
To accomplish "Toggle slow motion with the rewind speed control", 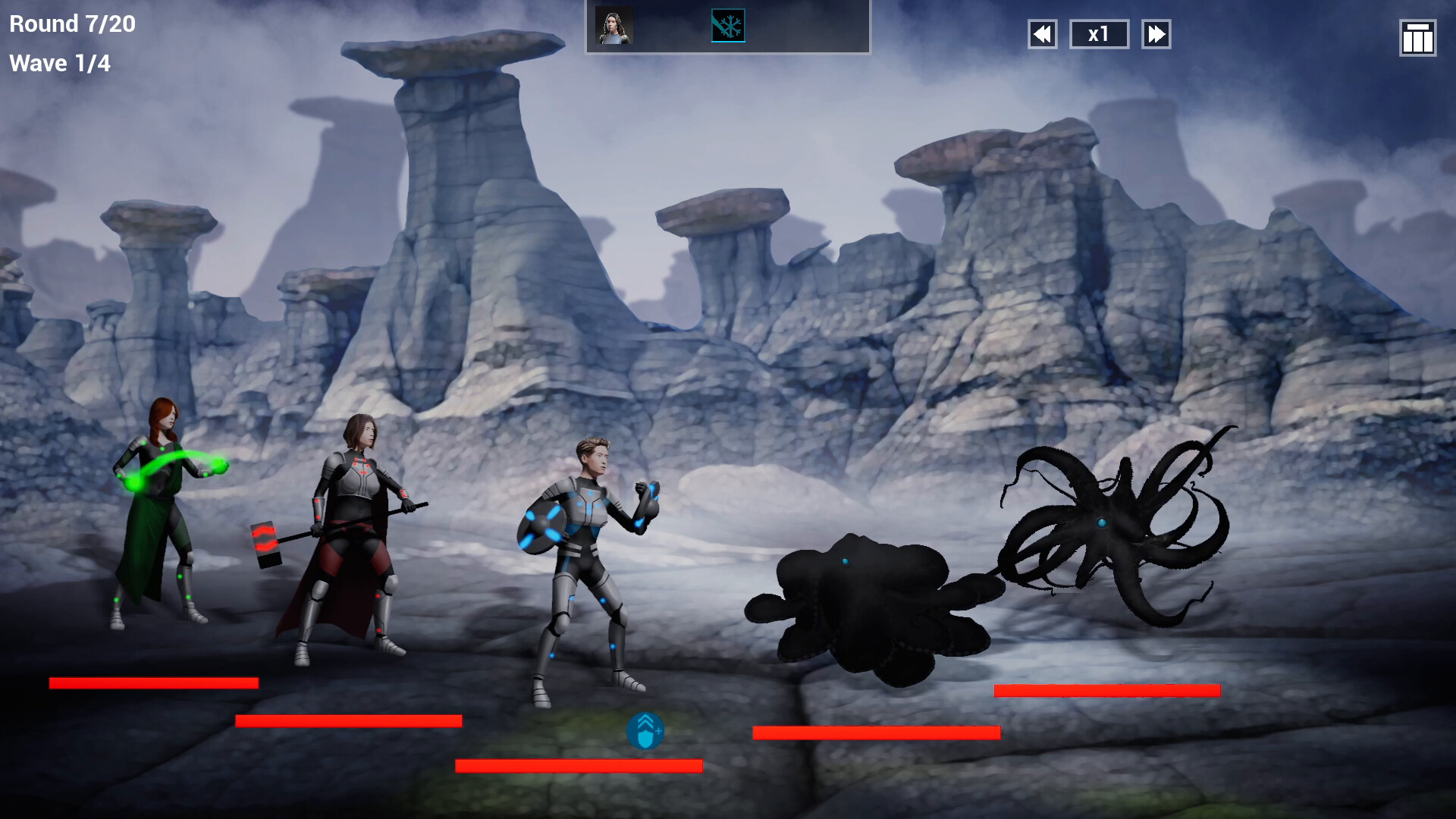I will point(1042,34).
